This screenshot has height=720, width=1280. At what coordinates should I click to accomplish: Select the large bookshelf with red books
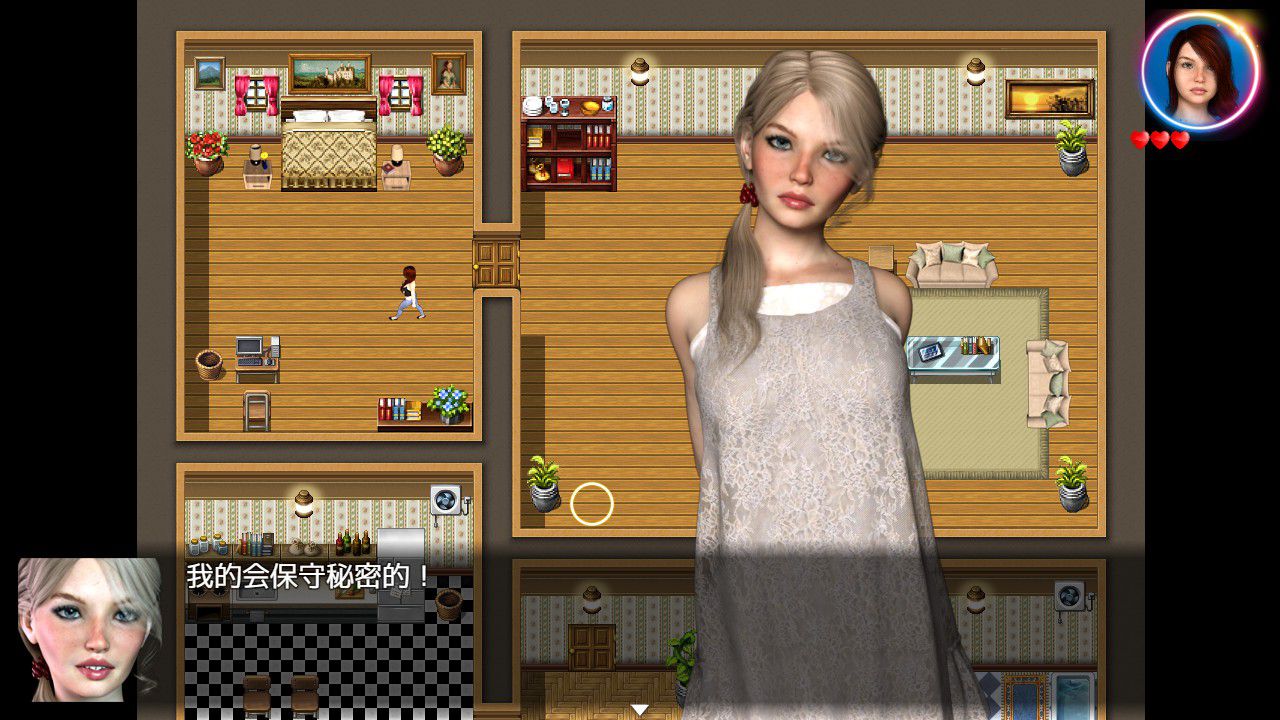click(x=567, y=145)
